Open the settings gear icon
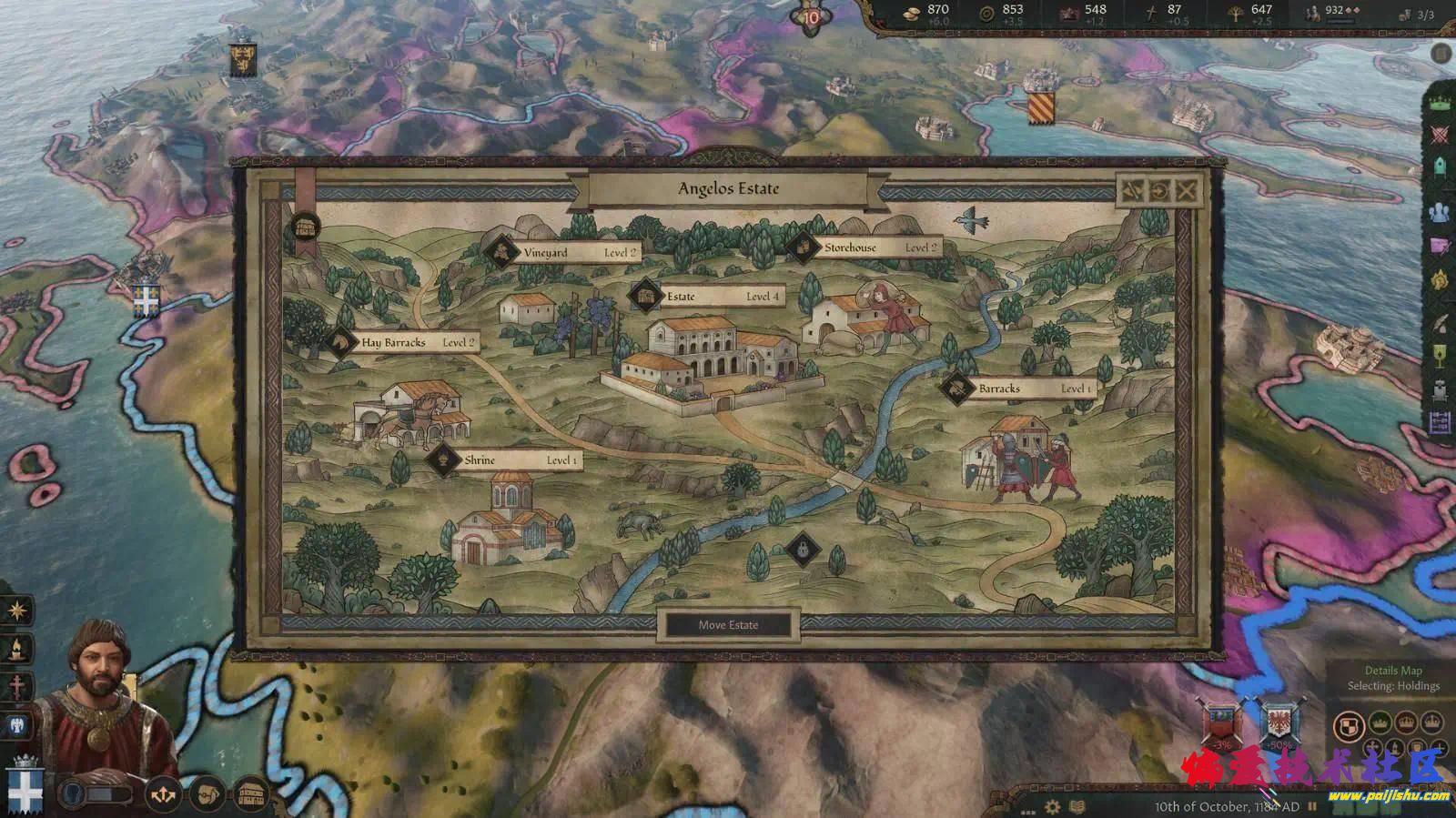1456x818 pixels. point(1053,806)
